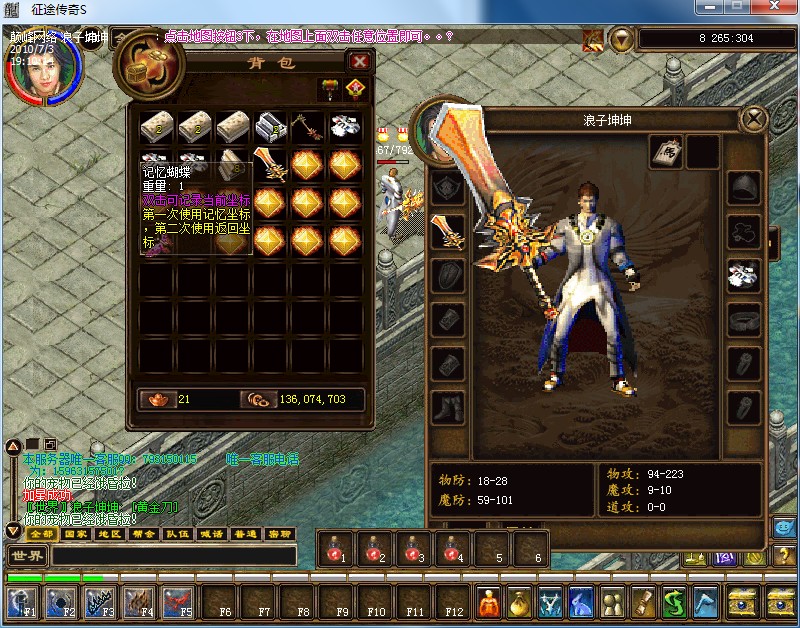This screenshot has width=800, height=628.
Task: Click the blue rabbit mount icon
Action: coord(582,602)
